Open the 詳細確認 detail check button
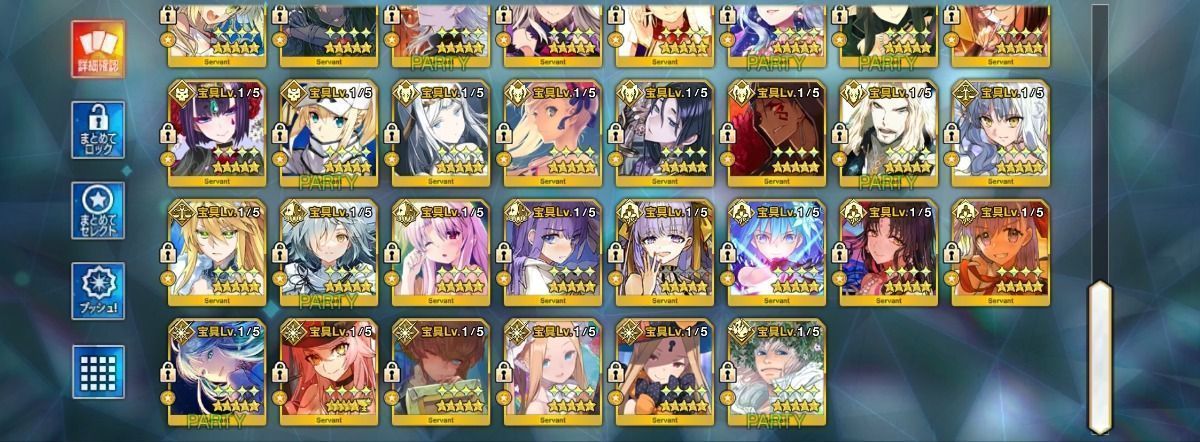The width and height of the screenshot is (1200, 442). [x=98, y=50]
